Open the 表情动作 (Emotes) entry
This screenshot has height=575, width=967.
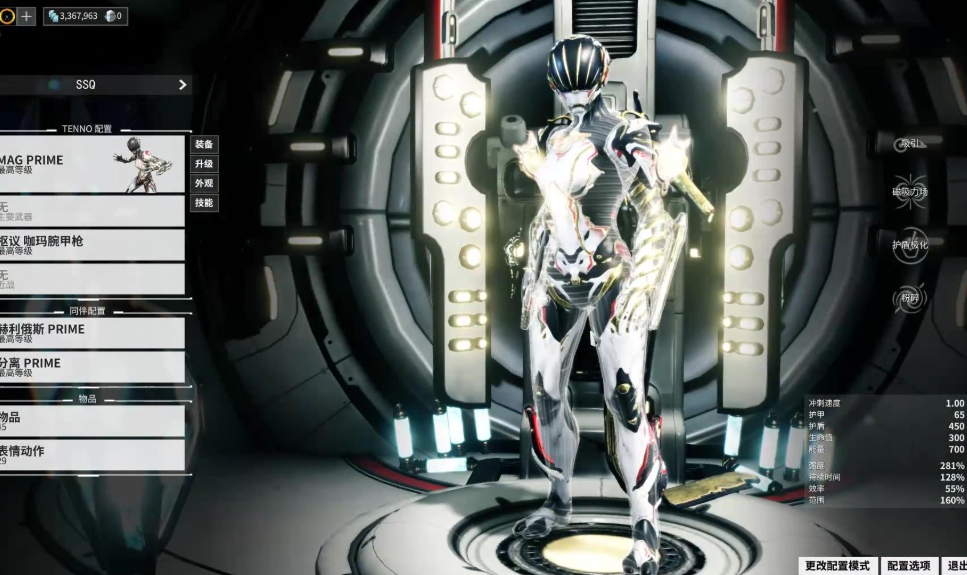92,455
